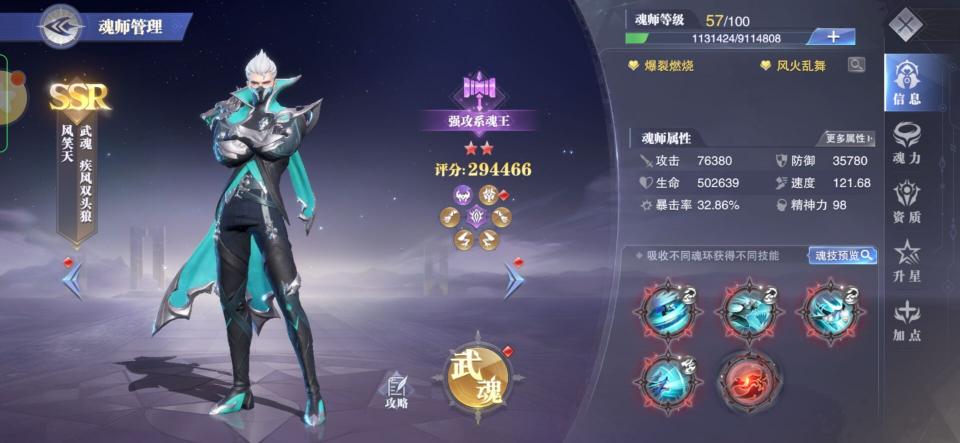Tap the 风火乱舞 bond label
Image resolution: width=960 pixels, height=443 pixels.
[x=795, y=66]
